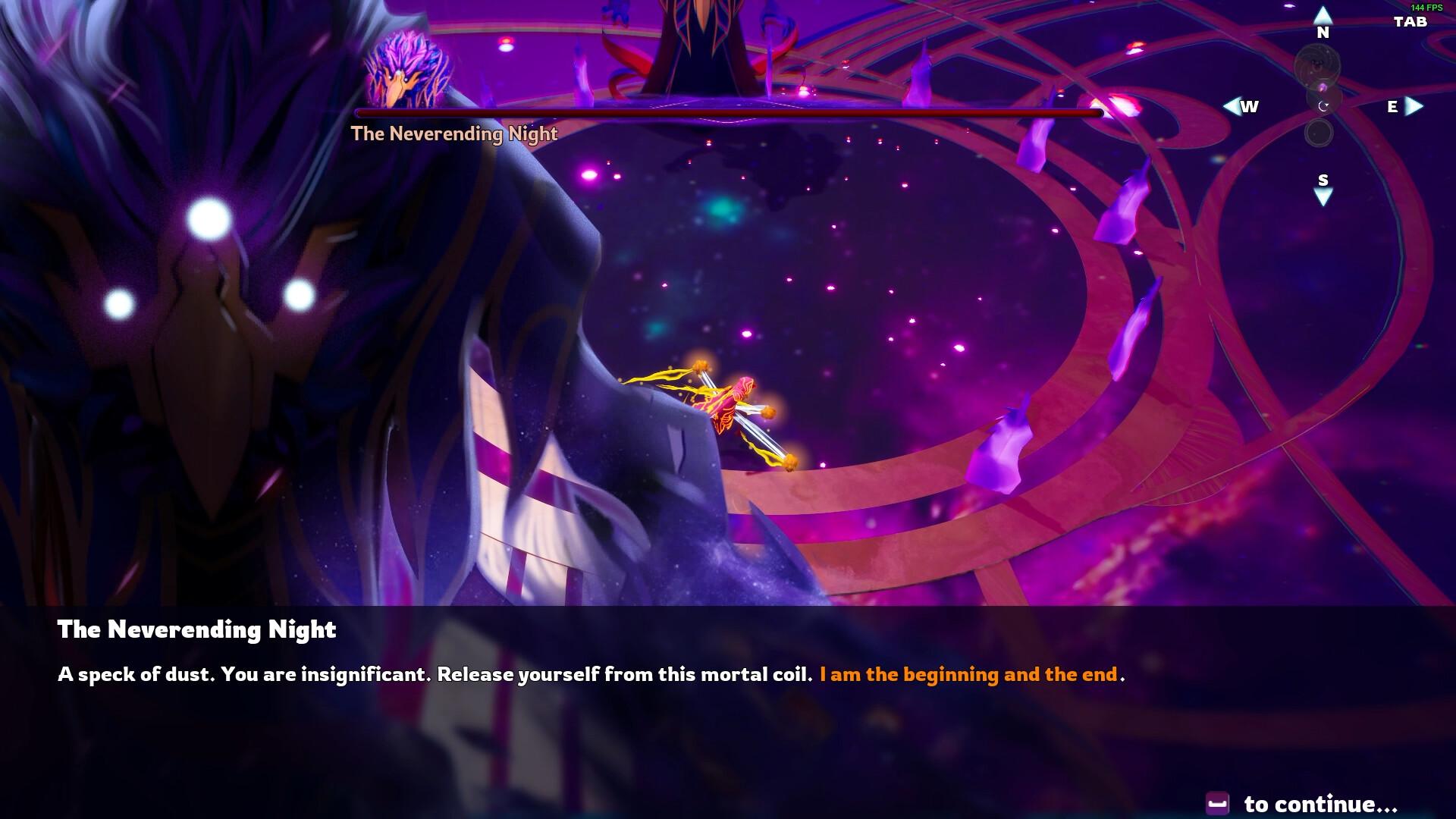This screenshot has width=1456, height=819.
Task: Select the boss name 'The Neverending Night' above the bar
Action: pyautogui.click(x=453, y=133)
